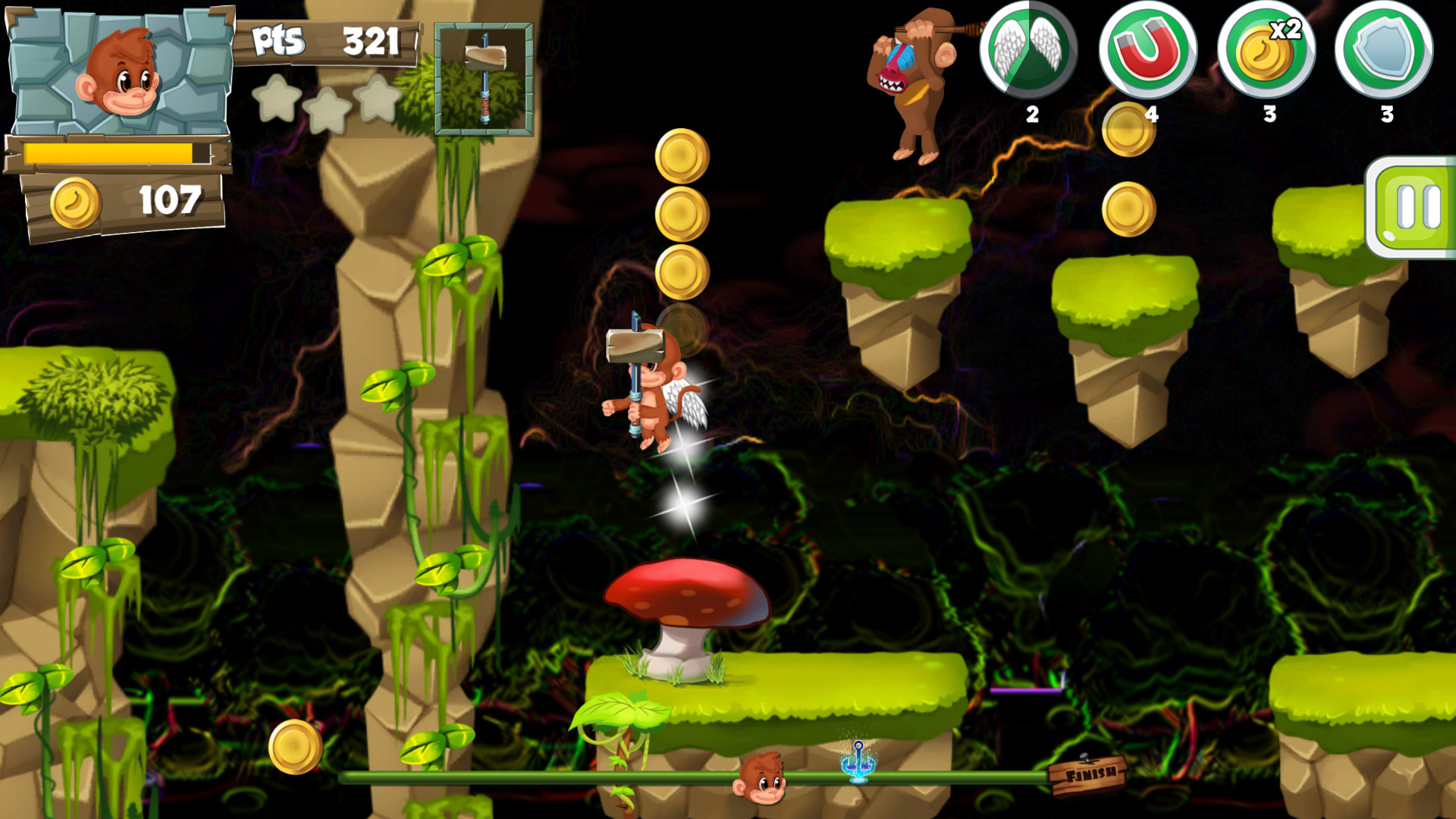
Task: Click the shield count label 3
Action: point(1387,115)
